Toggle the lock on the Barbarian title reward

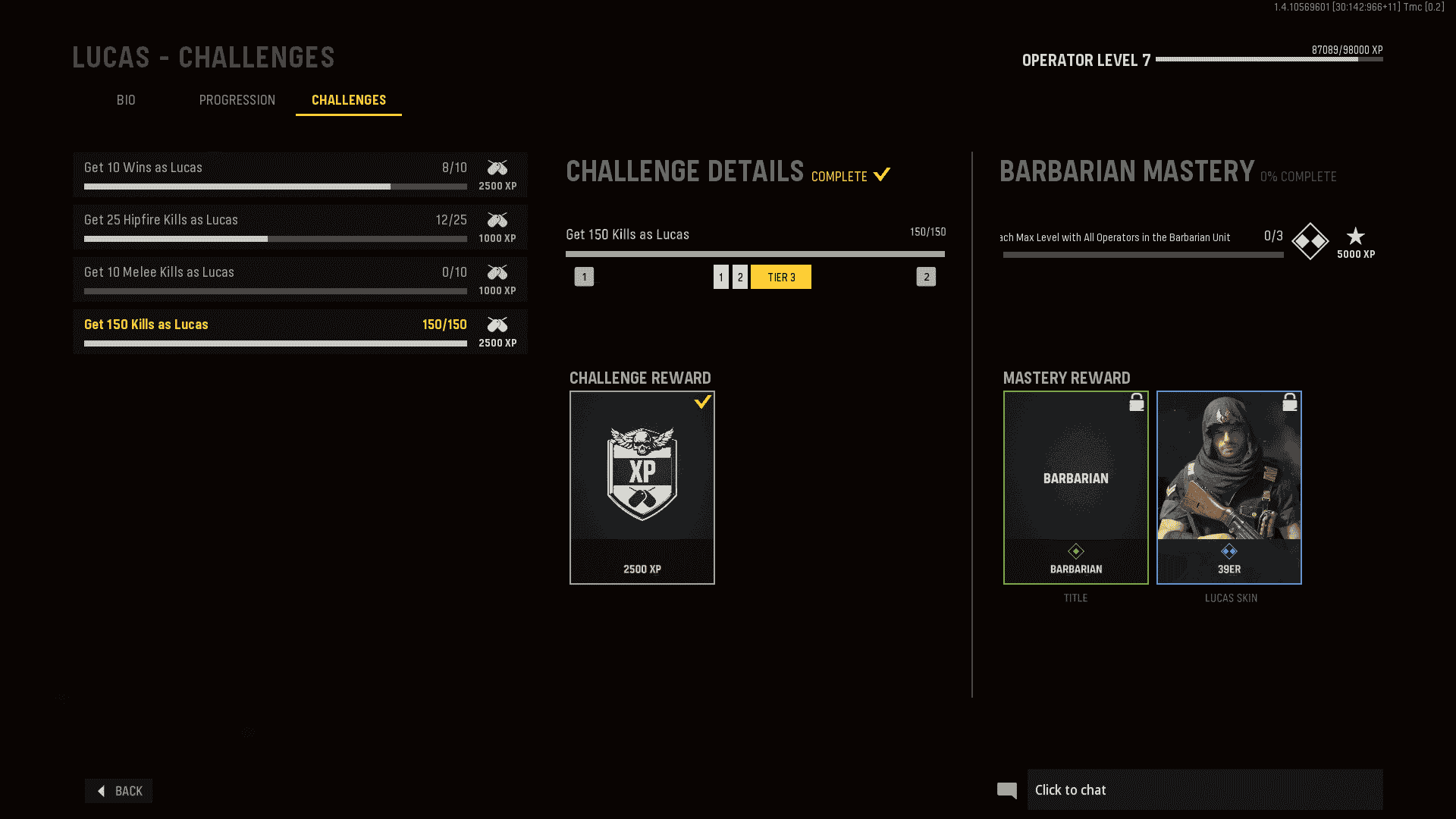pyautogui.click(x=1136, y=403)
